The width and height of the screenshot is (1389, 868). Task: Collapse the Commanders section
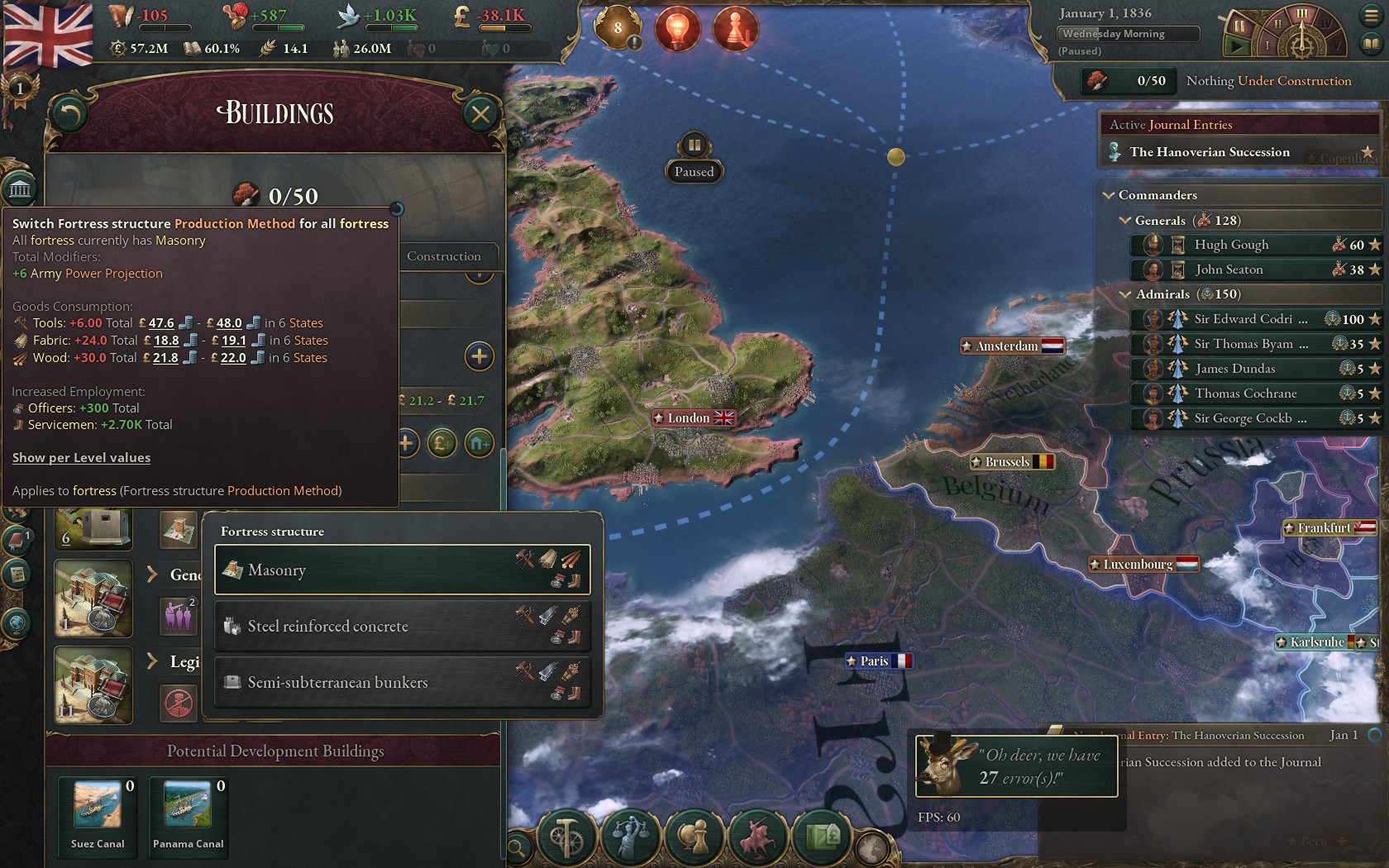pyautogui.click(x=1110, y=195)
